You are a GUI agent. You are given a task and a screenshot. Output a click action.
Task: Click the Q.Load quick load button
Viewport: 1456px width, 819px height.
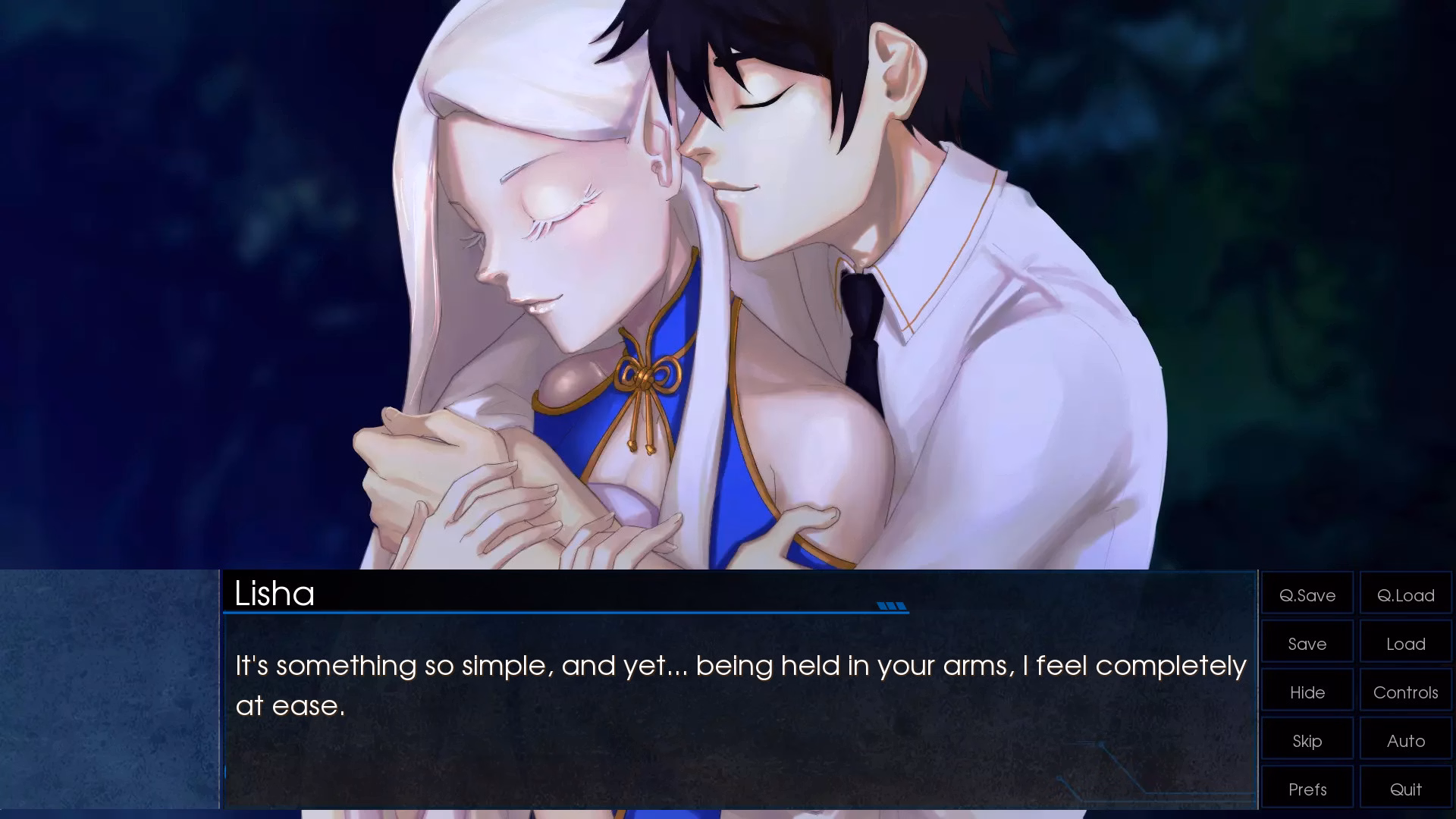coord(1405,595)
